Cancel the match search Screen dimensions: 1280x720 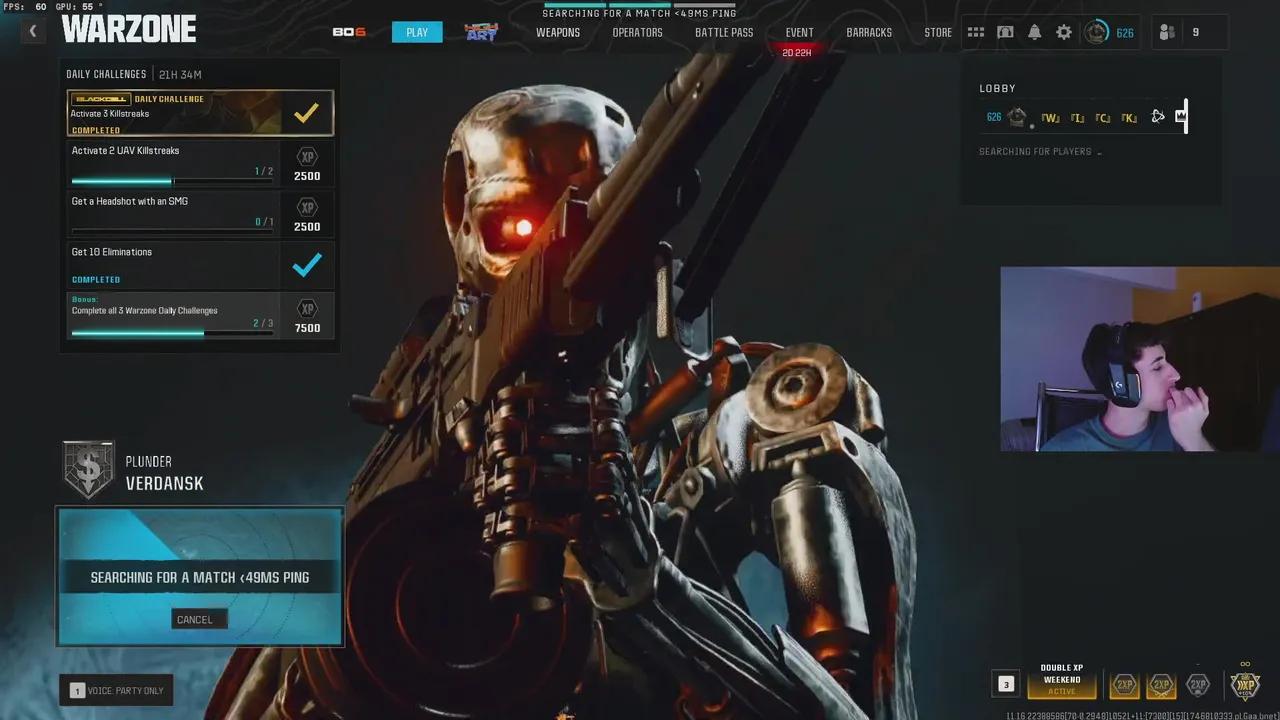point(198,619)
